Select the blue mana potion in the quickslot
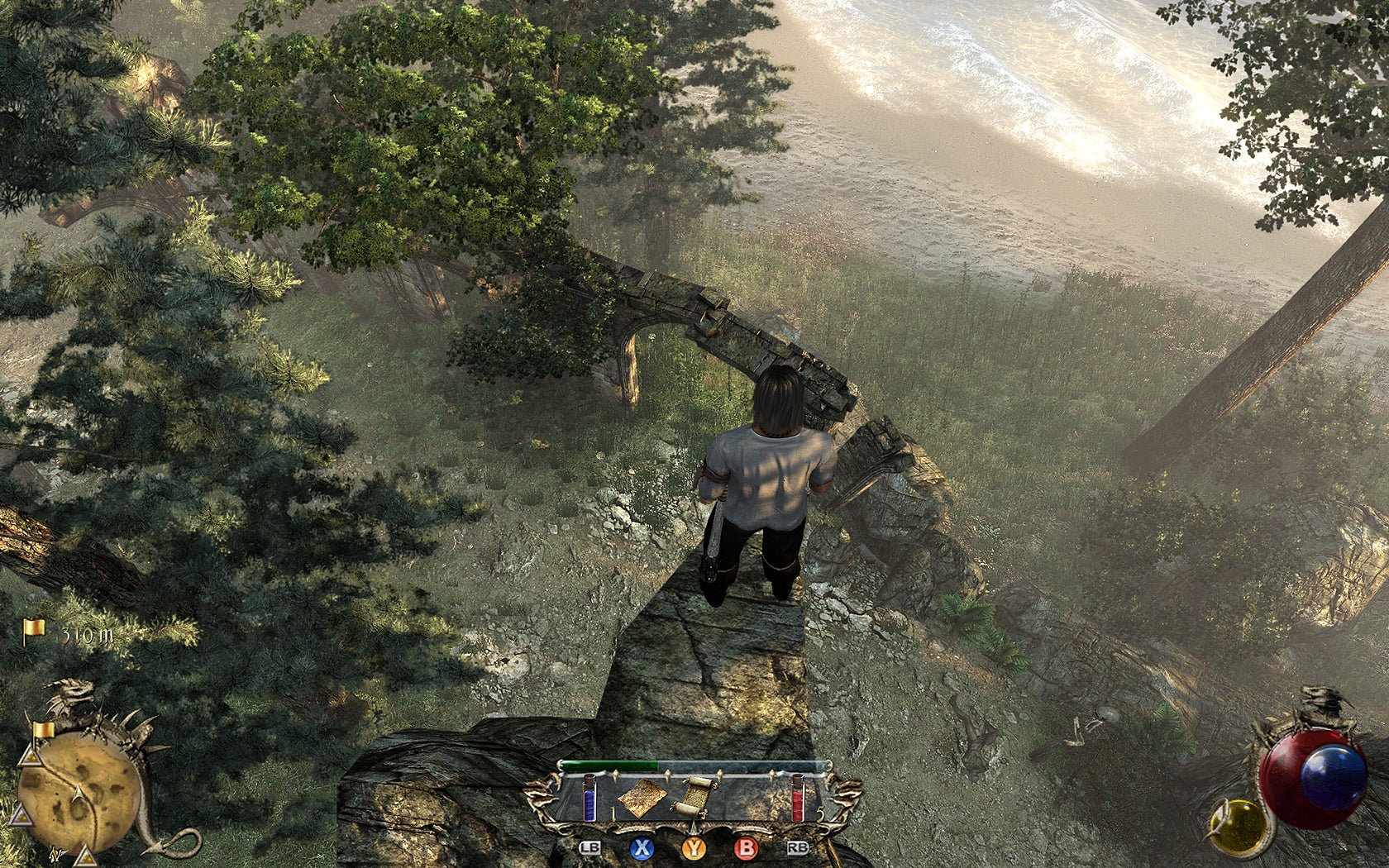Viewport: 1389px width, 868px height. point(589,797)
